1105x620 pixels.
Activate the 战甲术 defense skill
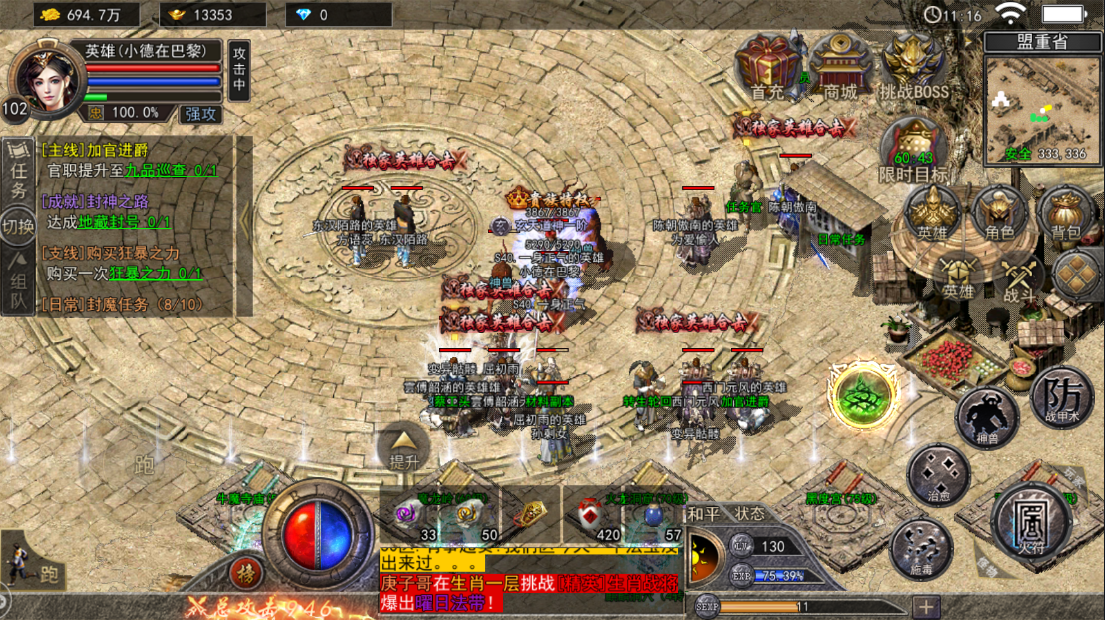[x=1060, y=399]
